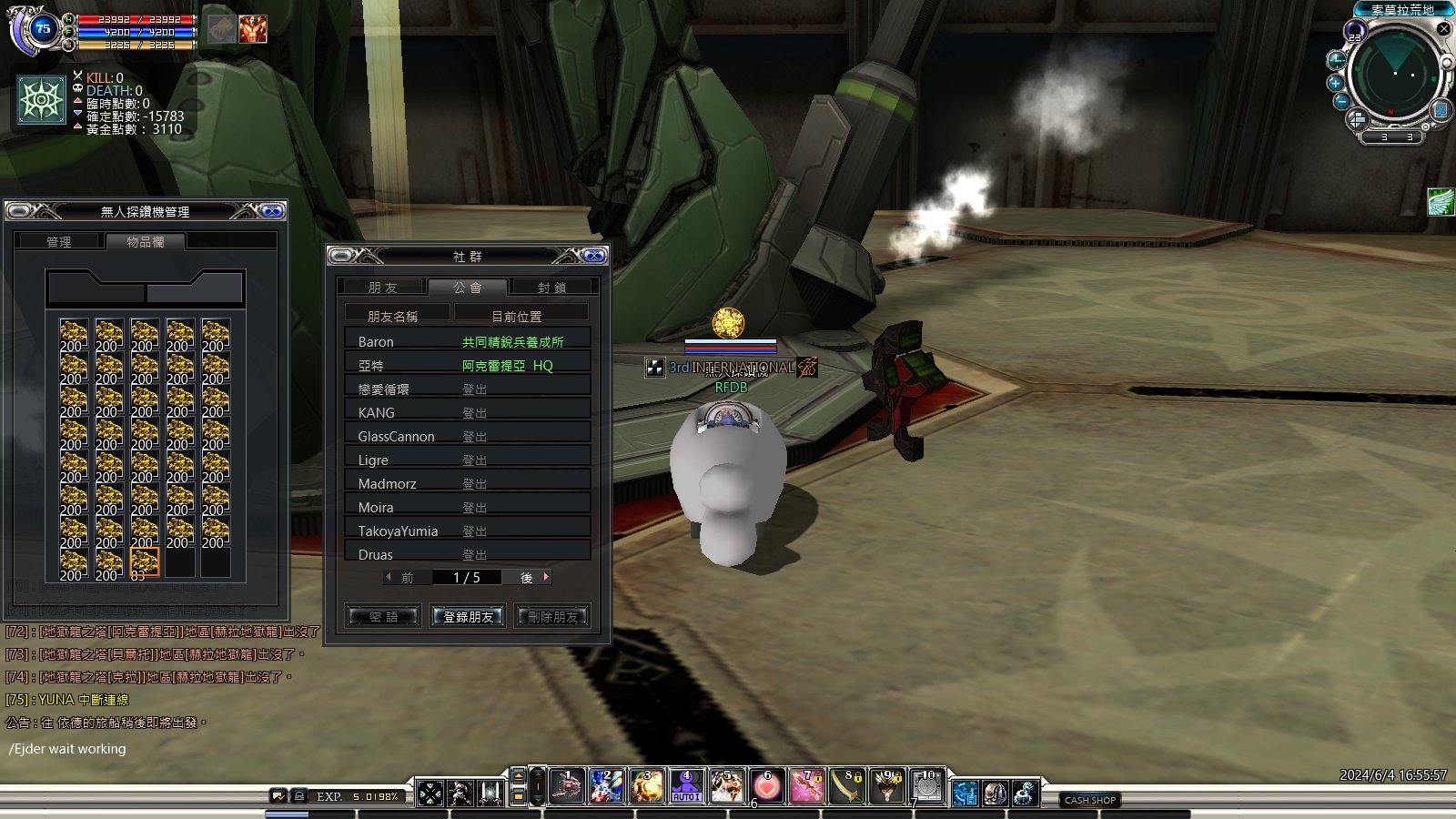This screenshot has width=1456, height=819.
Task: Close the 無人探鑽機管理 mining unit window
Action: click(271, 211)
